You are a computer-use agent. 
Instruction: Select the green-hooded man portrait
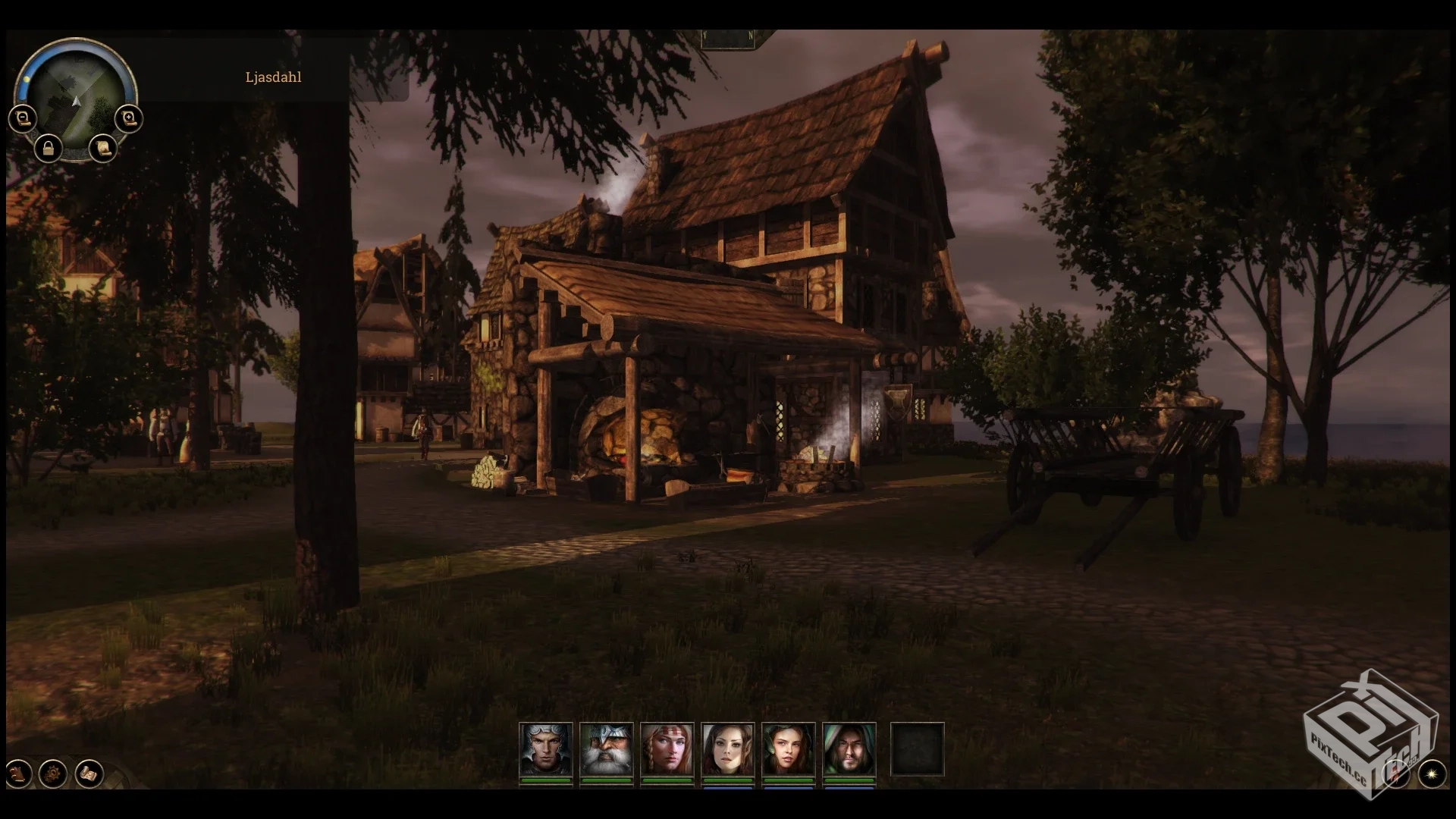(849, 749)
